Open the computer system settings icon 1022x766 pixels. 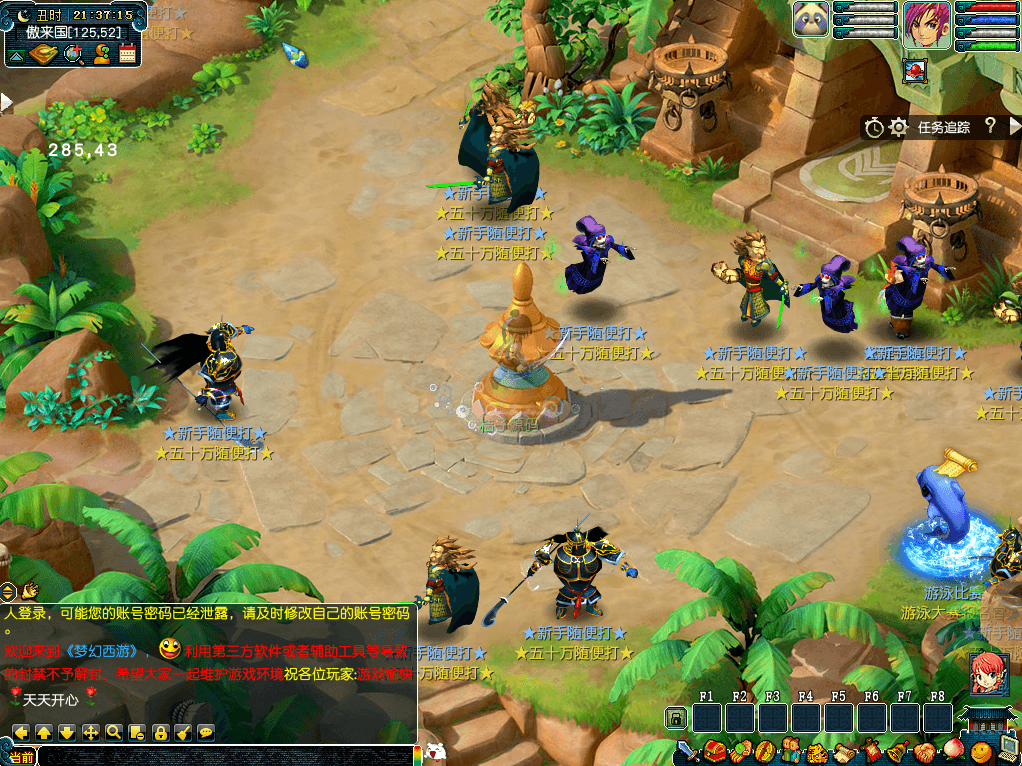1007,751
